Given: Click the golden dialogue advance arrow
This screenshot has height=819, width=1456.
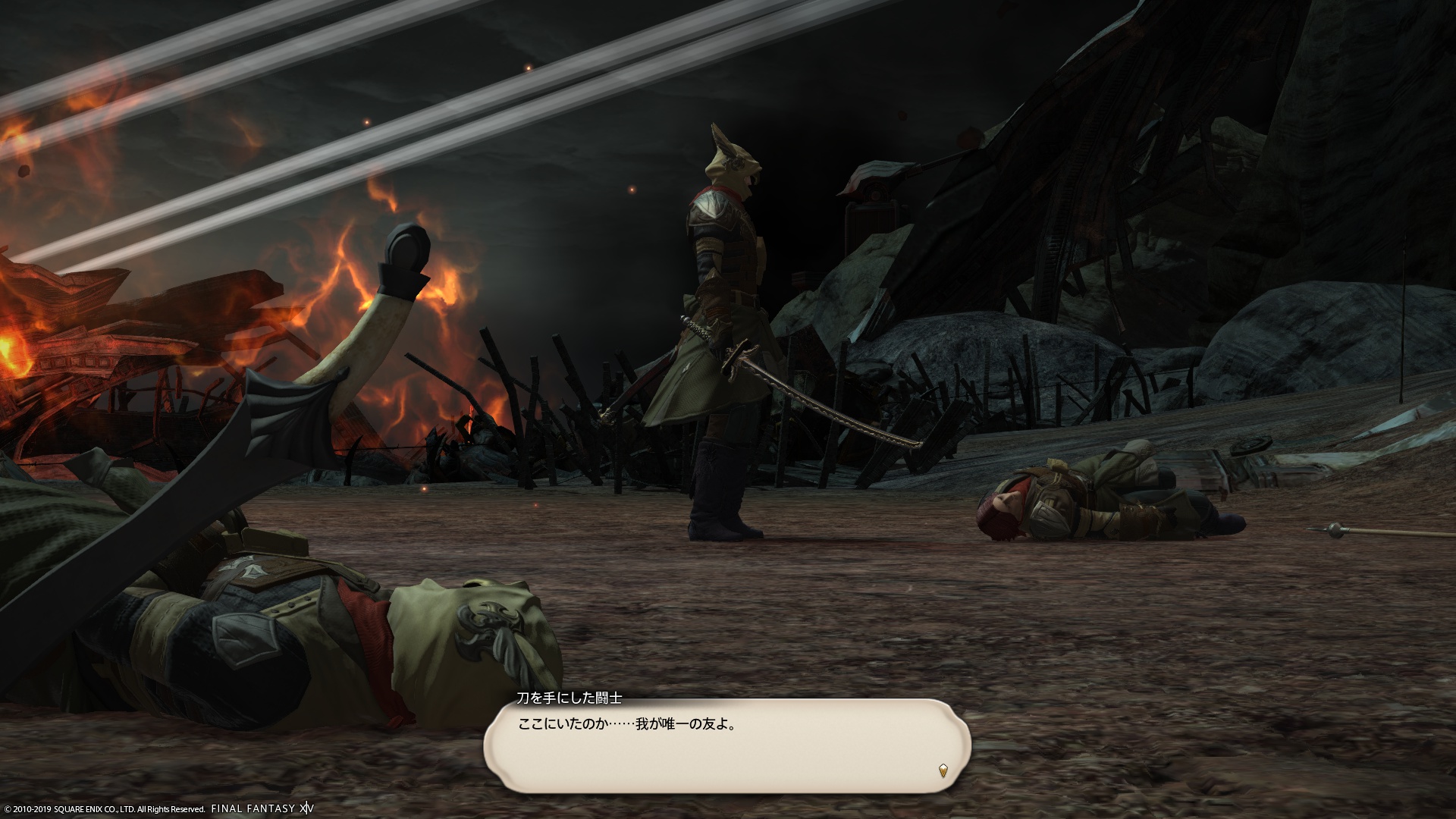Looking at the screenshot, I should pyautogui.click(x=943, y=770).
